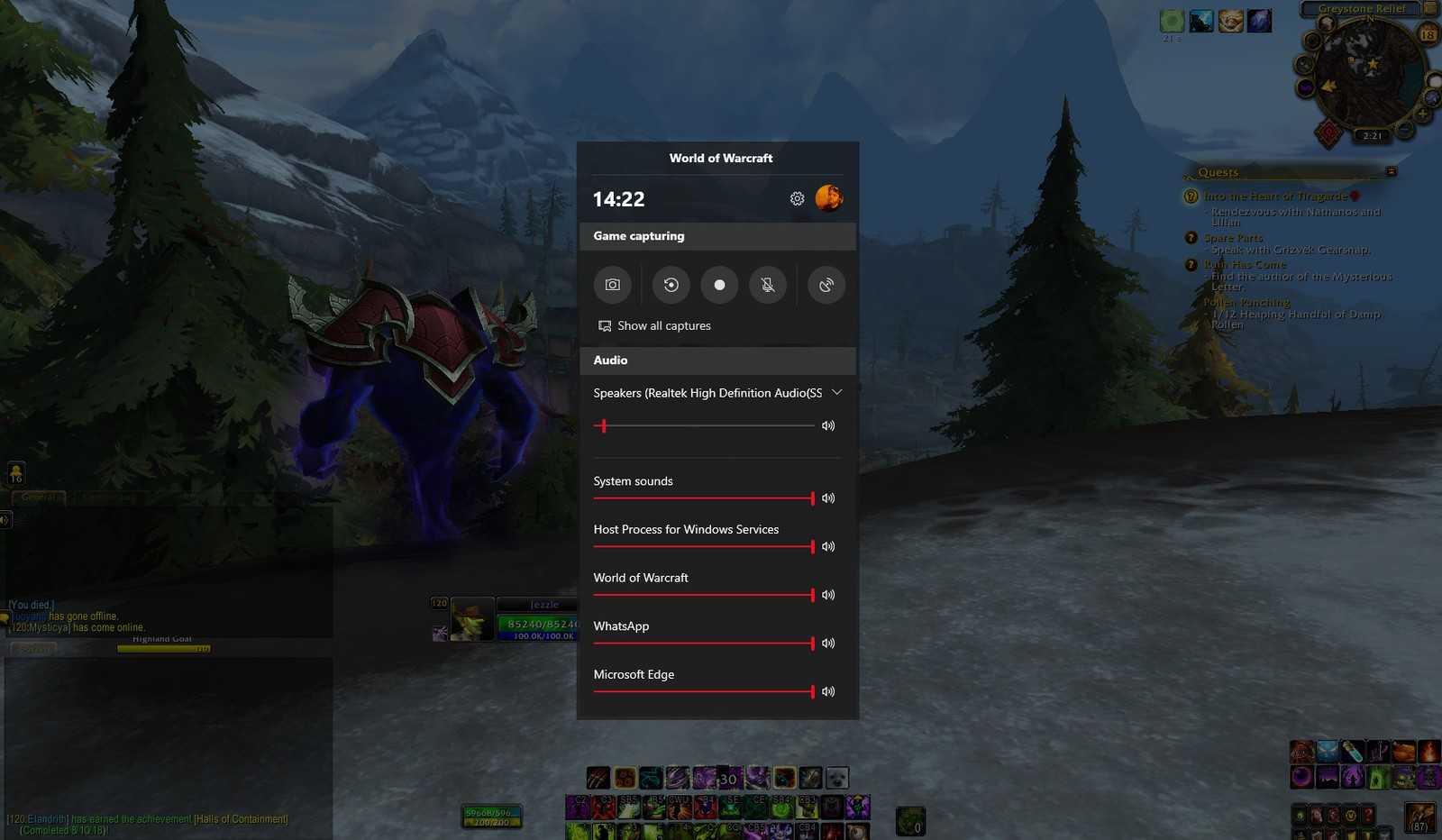1442x840 pixels.
Task: Click the Xbox profile avatar
Action: [829, 197]
